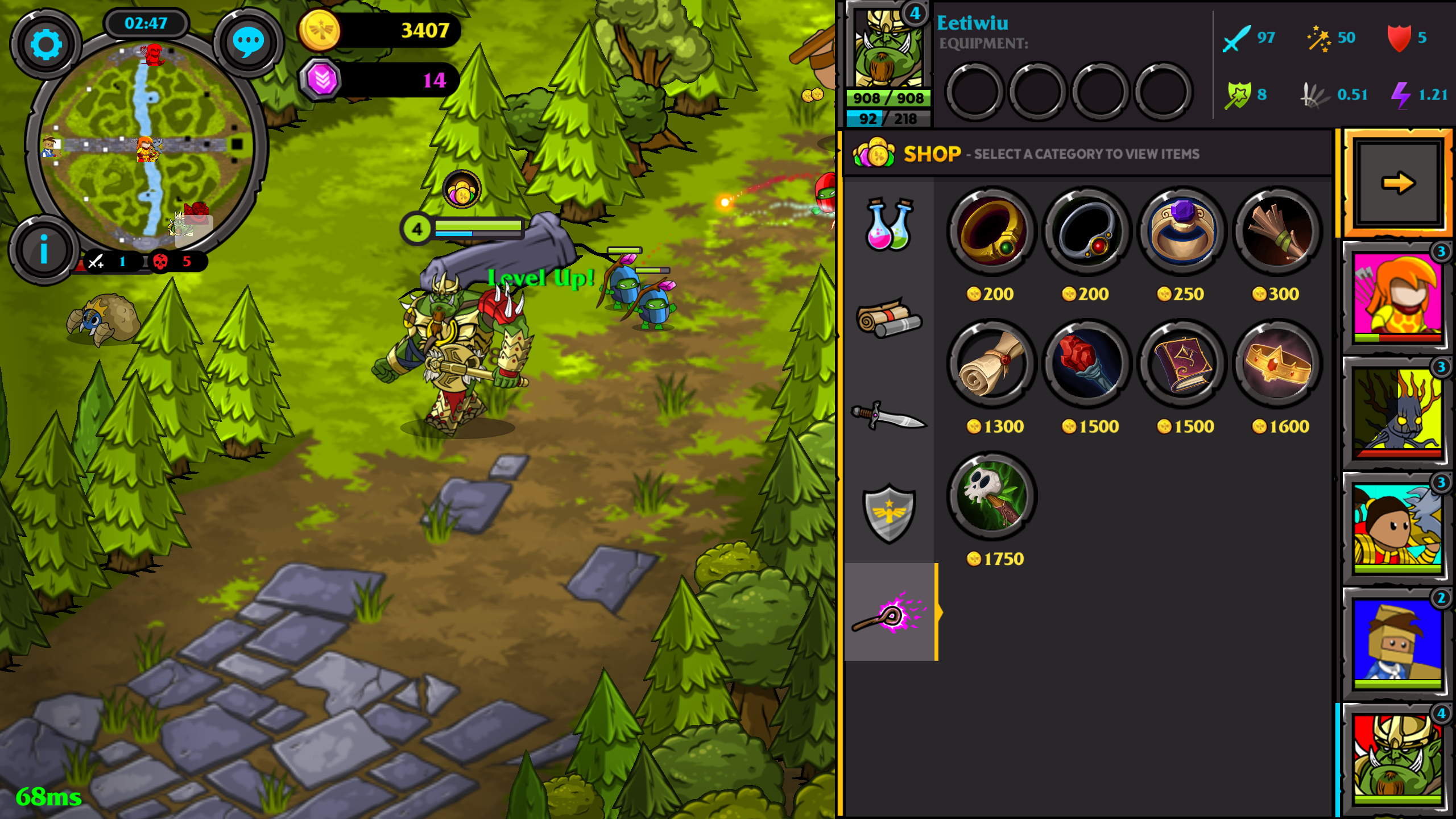Click the blue info button
This screenshot has width=1456, height=819.
point(44,250)
